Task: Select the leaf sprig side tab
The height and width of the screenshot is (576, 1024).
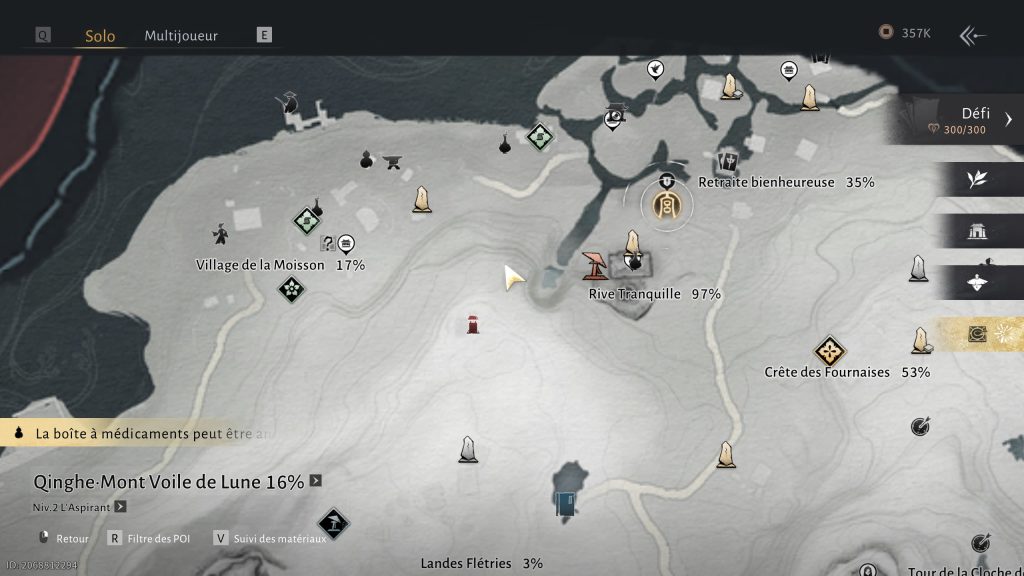Action: click(x=977, y=179)
